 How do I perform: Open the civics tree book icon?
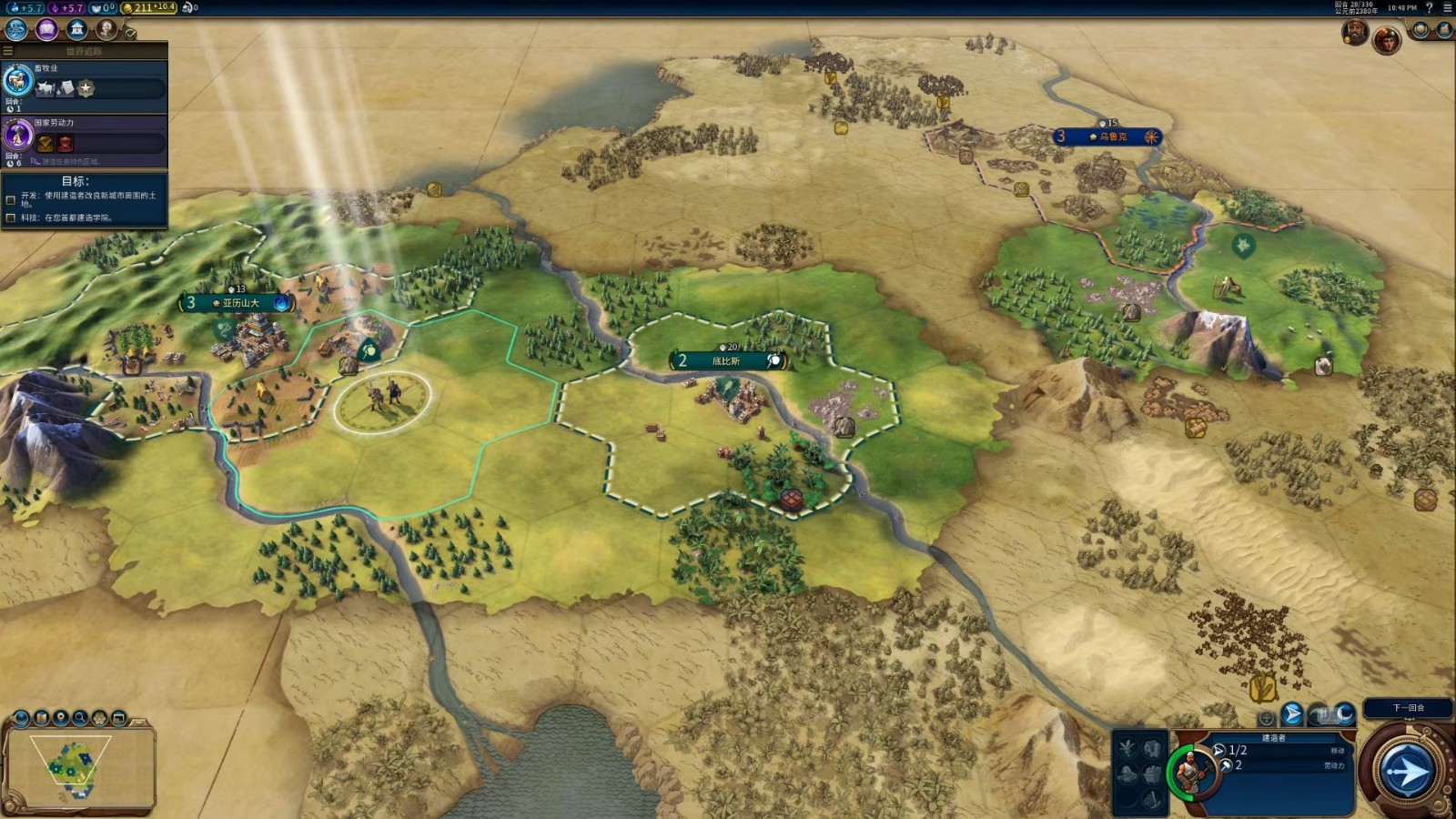tap(46, 29)
